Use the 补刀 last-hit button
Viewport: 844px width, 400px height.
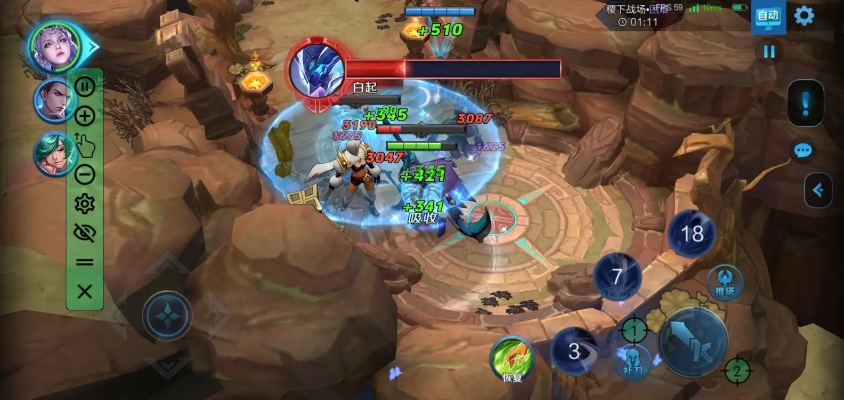click(631, 362)
